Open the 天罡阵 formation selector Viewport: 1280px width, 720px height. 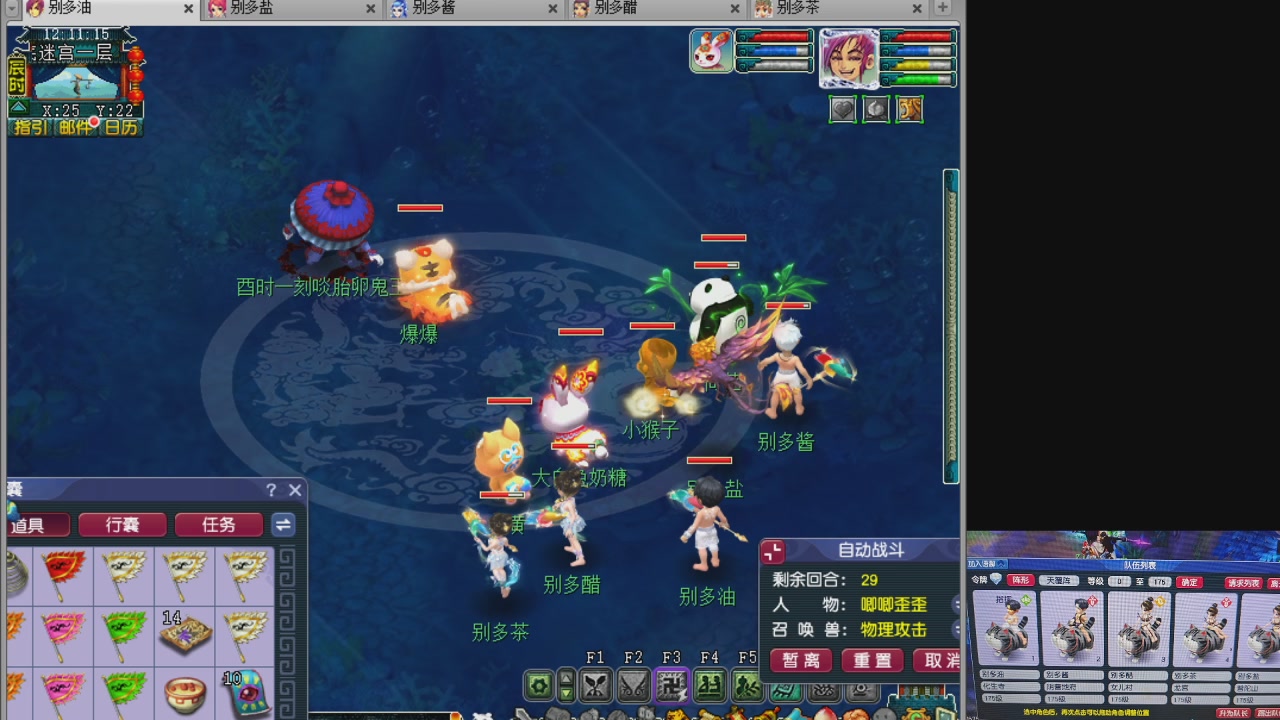tap(1059, 581)
